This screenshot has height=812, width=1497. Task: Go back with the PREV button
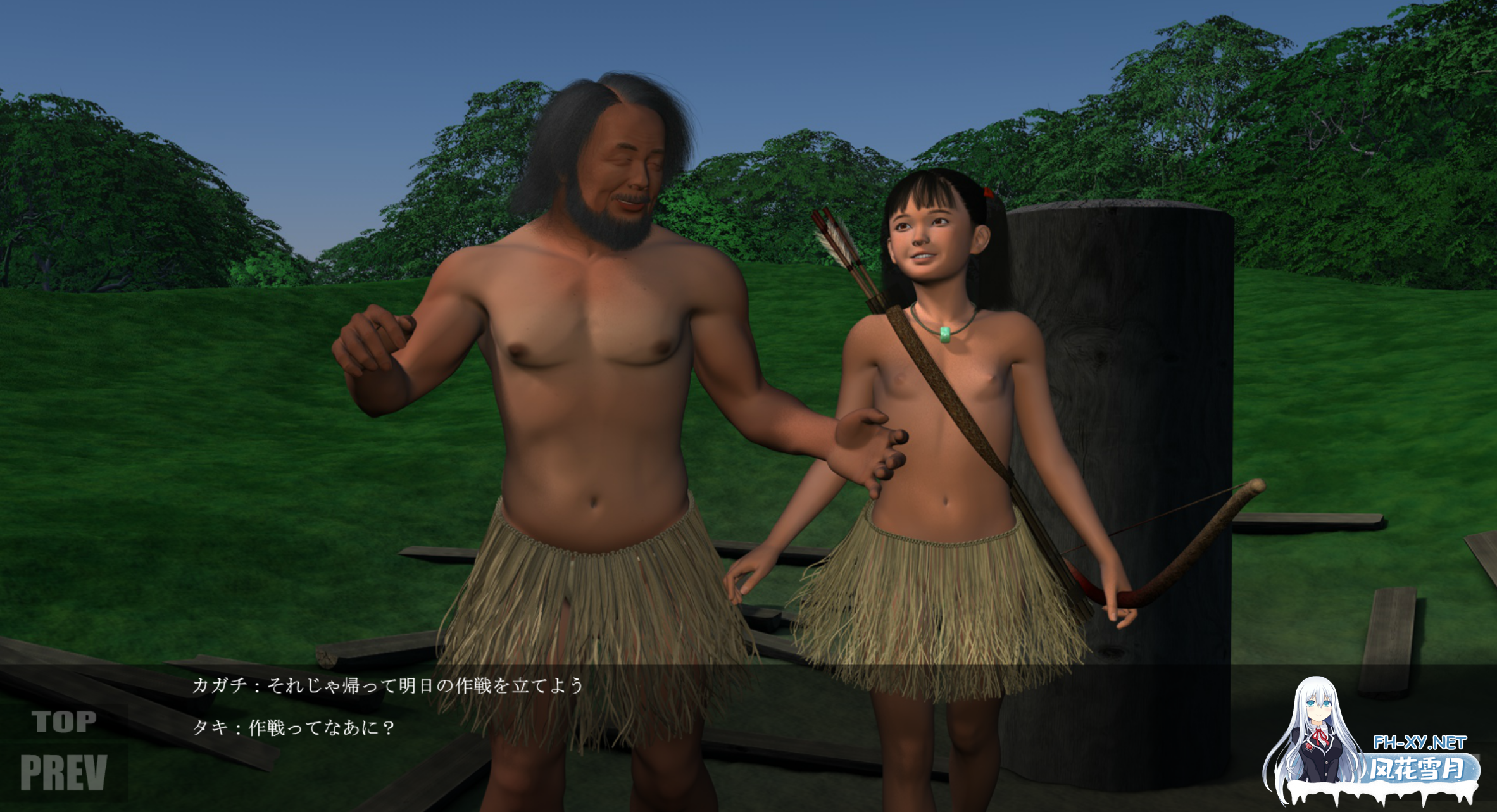click(63, 773)
